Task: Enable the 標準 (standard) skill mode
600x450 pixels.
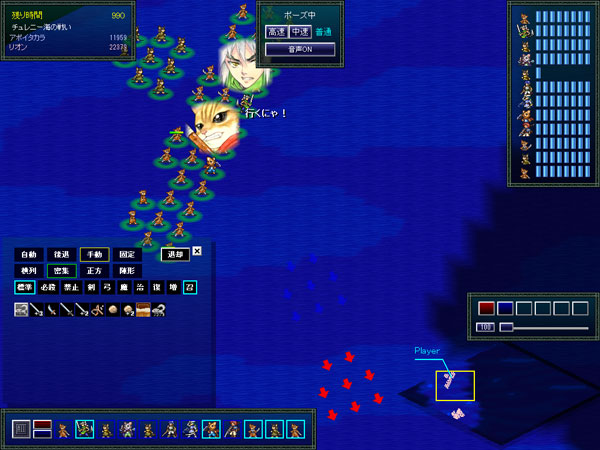Action: (24, 287)
